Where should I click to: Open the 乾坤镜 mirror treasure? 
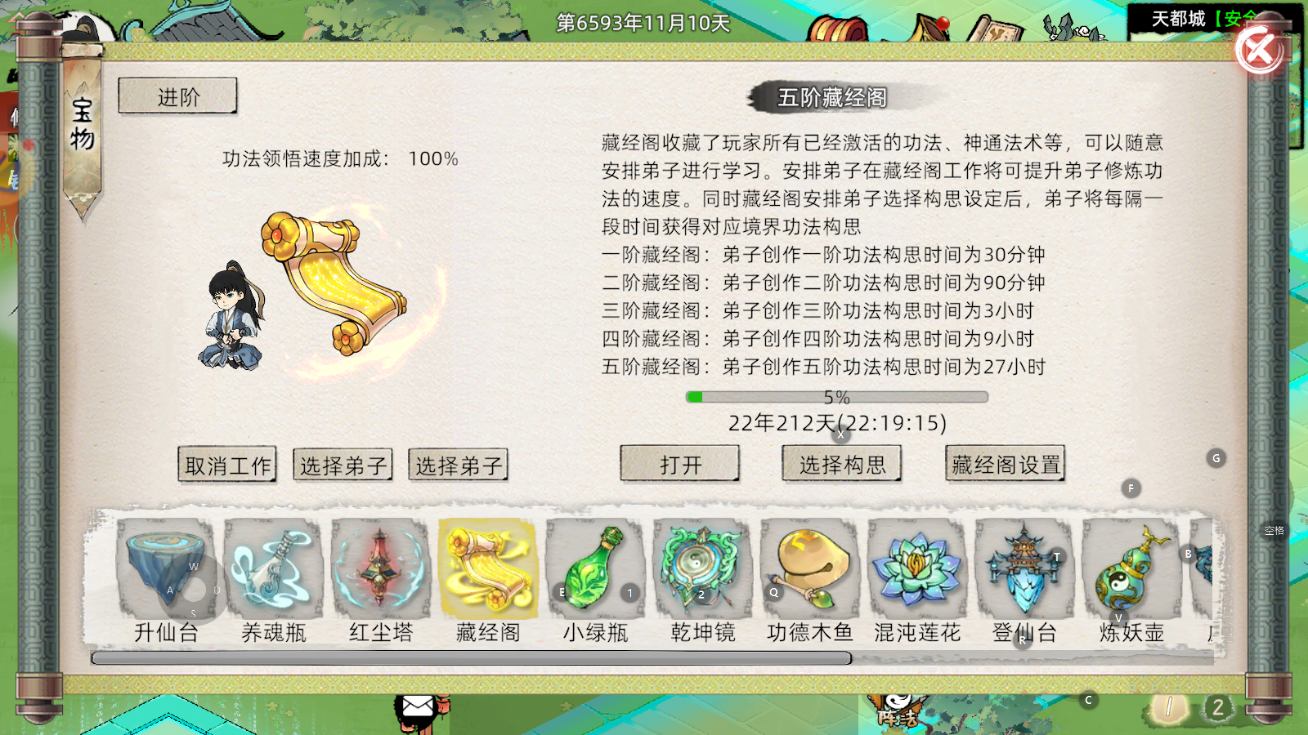(702, 570)
